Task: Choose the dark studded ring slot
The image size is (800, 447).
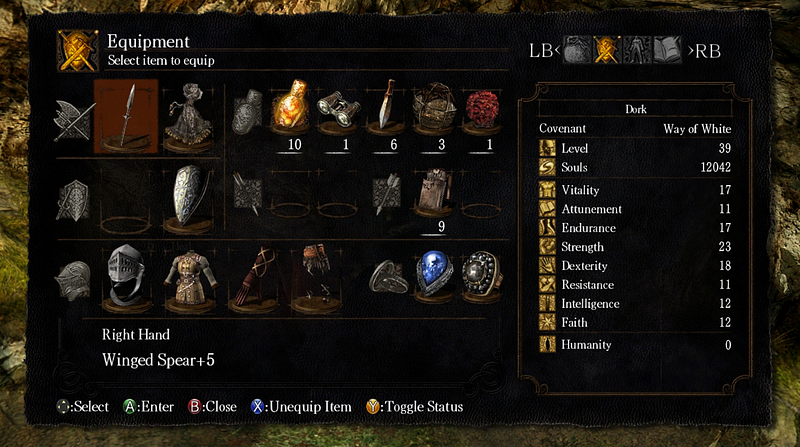Action: tap(481, 271)
